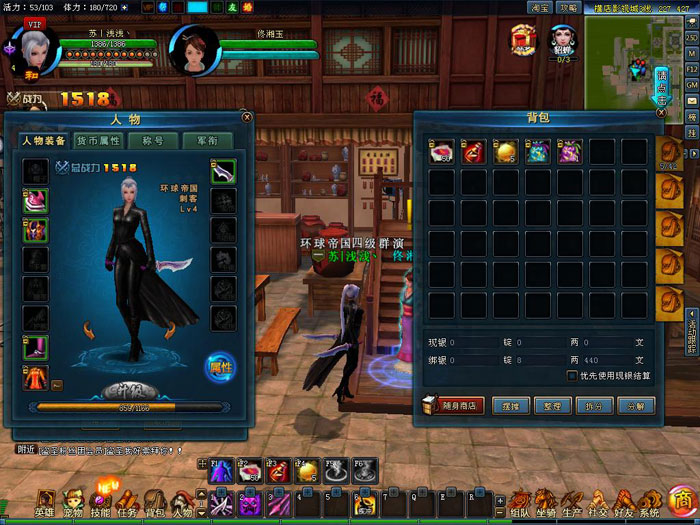
Task: Click the 拆分 split button
Action: [x=595, y=406]
